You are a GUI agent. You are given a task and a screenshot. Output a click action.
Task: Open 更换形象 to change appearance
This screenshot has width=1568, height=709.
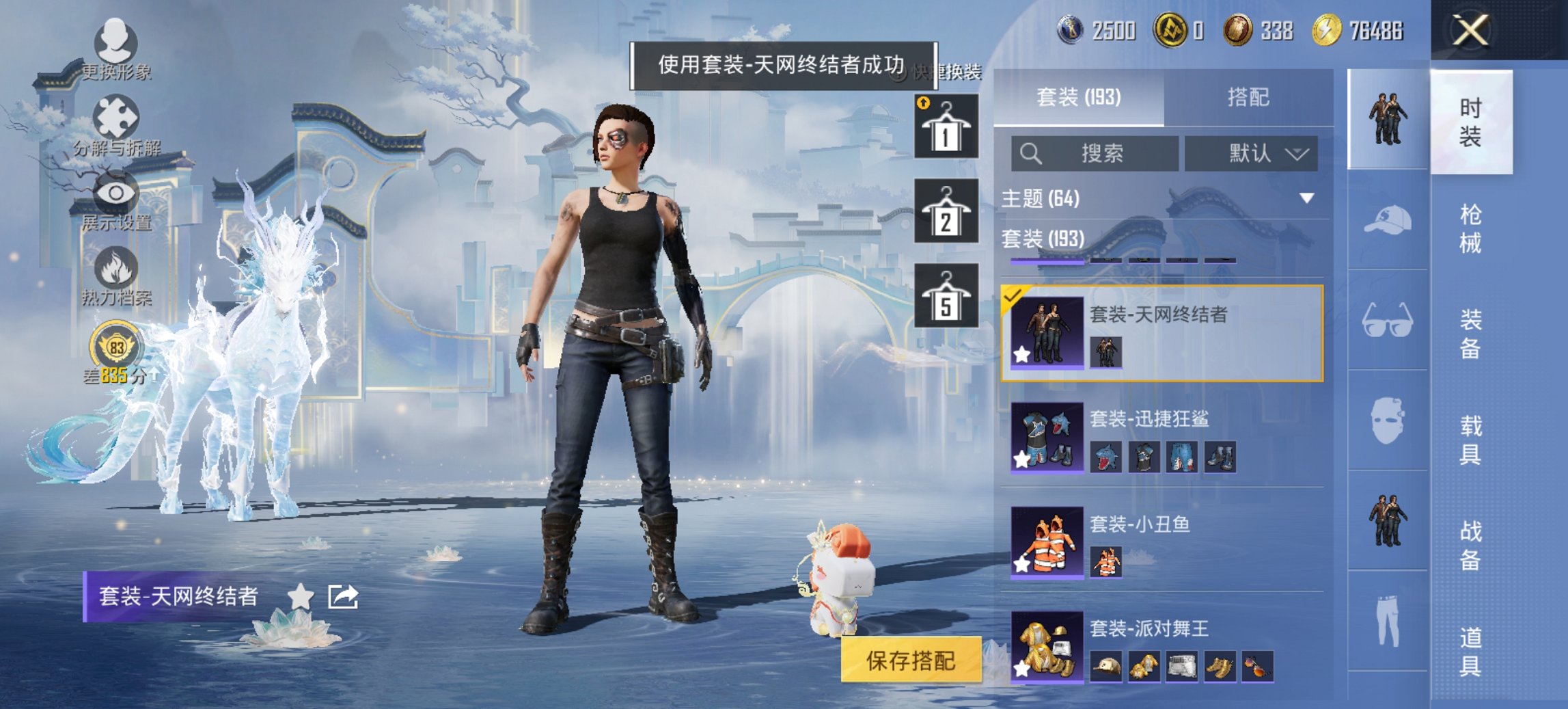coord(115,49)
